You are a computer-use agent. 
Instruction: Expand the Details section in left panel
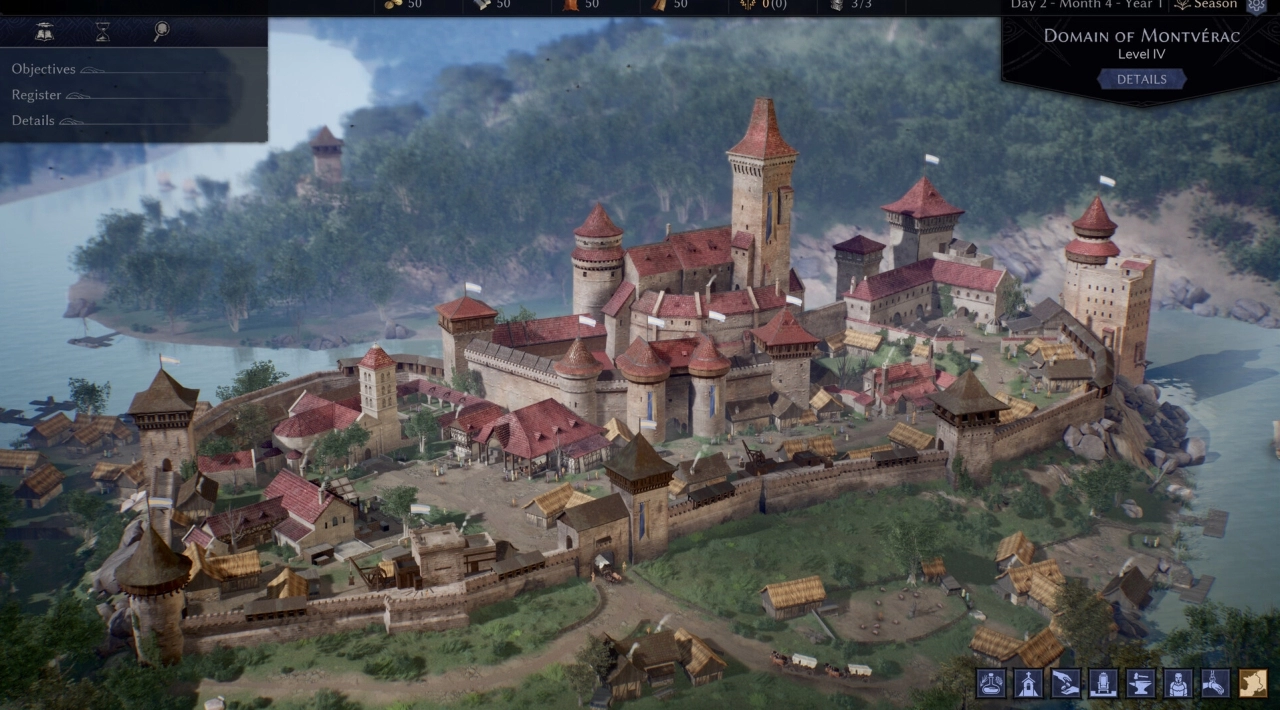tap(33, 121)
